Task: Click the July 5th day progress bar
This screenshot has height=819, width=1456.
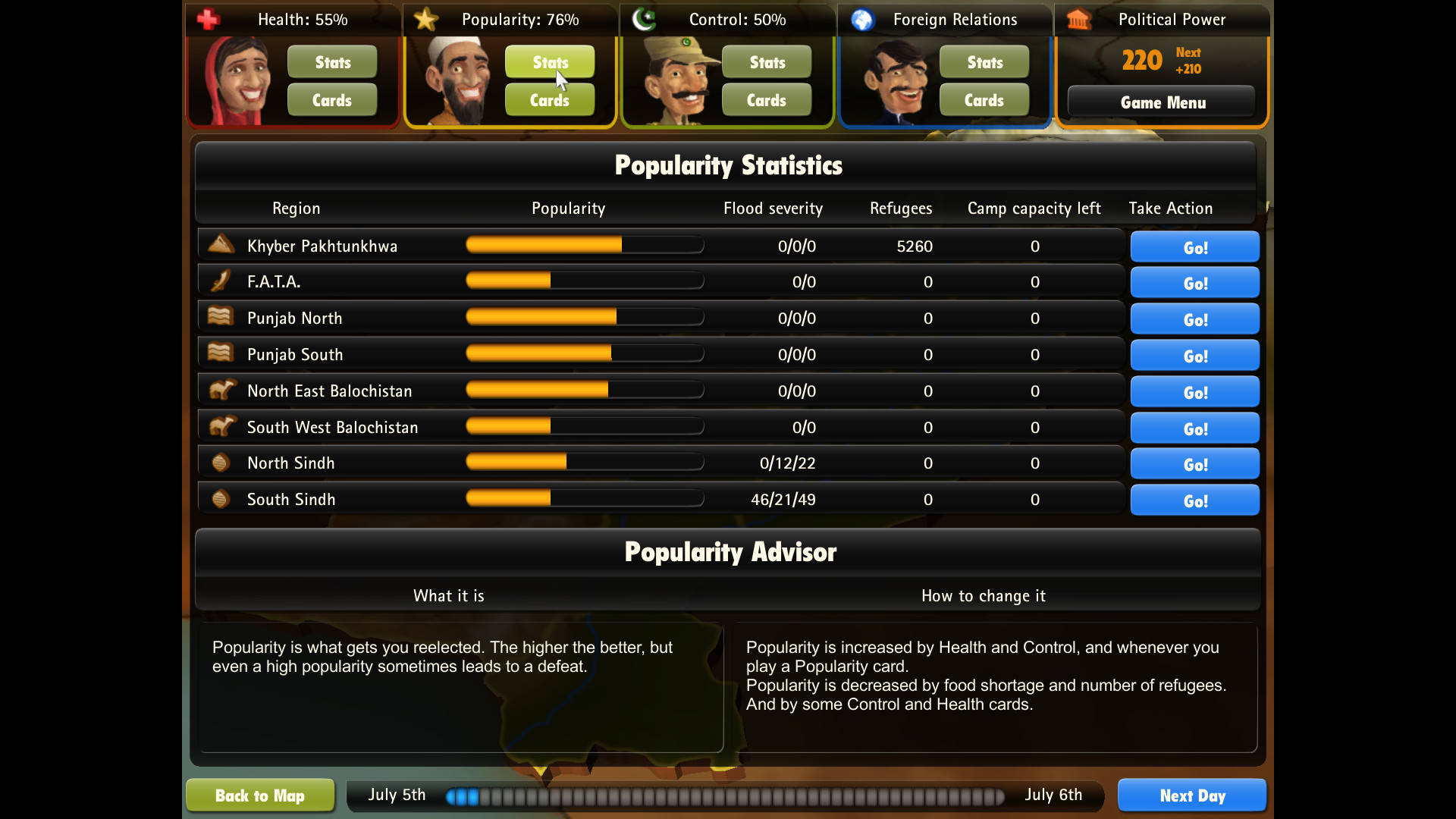Action: (x=724, y=797)
